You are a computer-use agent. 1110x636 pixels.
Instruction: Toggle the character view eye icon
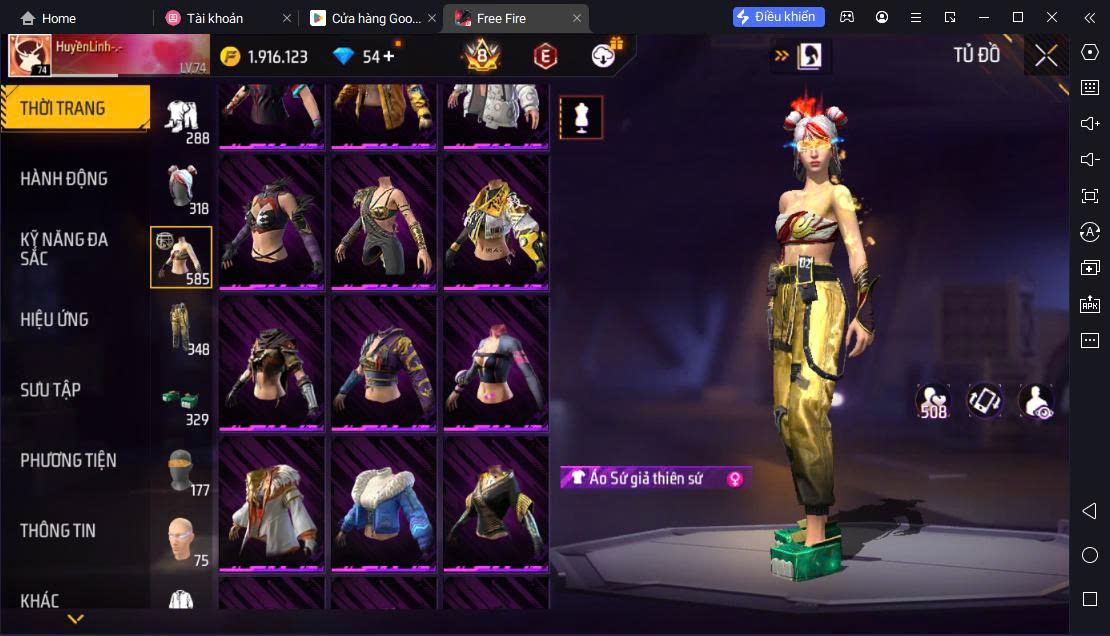pyautogui.click(x=1035, y=401)
